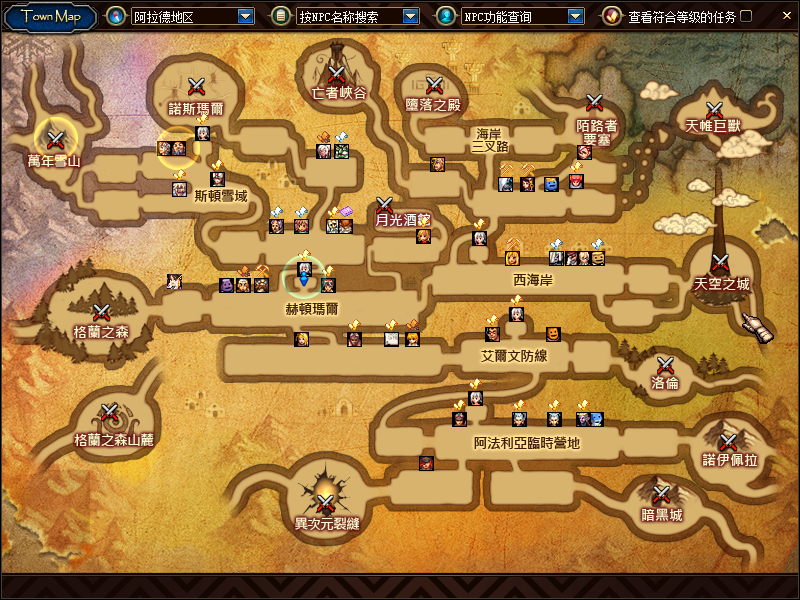Click the 洛倫 dungeon marker

pyautogui.click(x=665, y=365)
